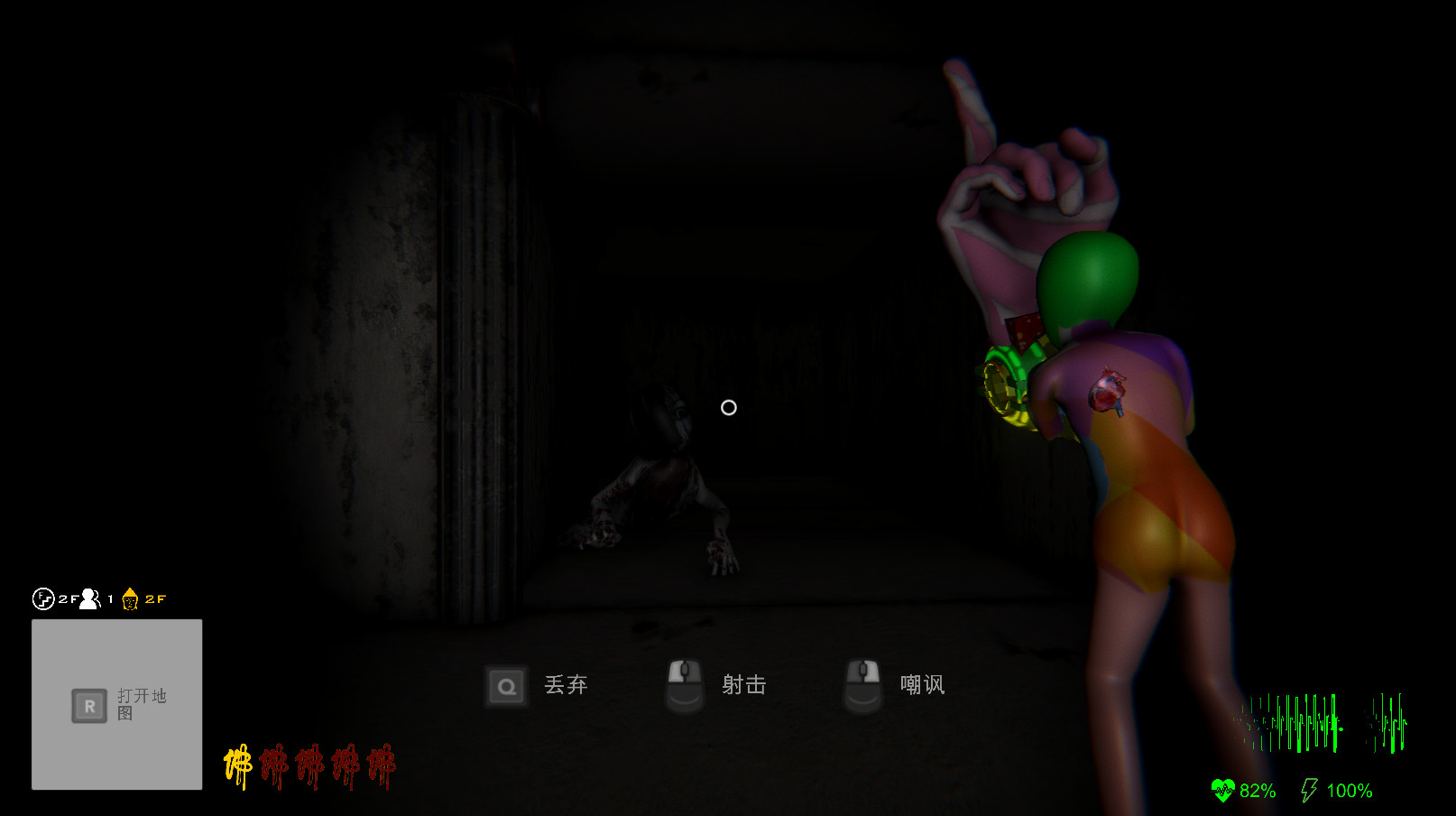Image resolution: width=1456 pixels, height=816 pixels.
Task: Click the right mouse button icon next to 嘲讽
Action: [862, 684]
